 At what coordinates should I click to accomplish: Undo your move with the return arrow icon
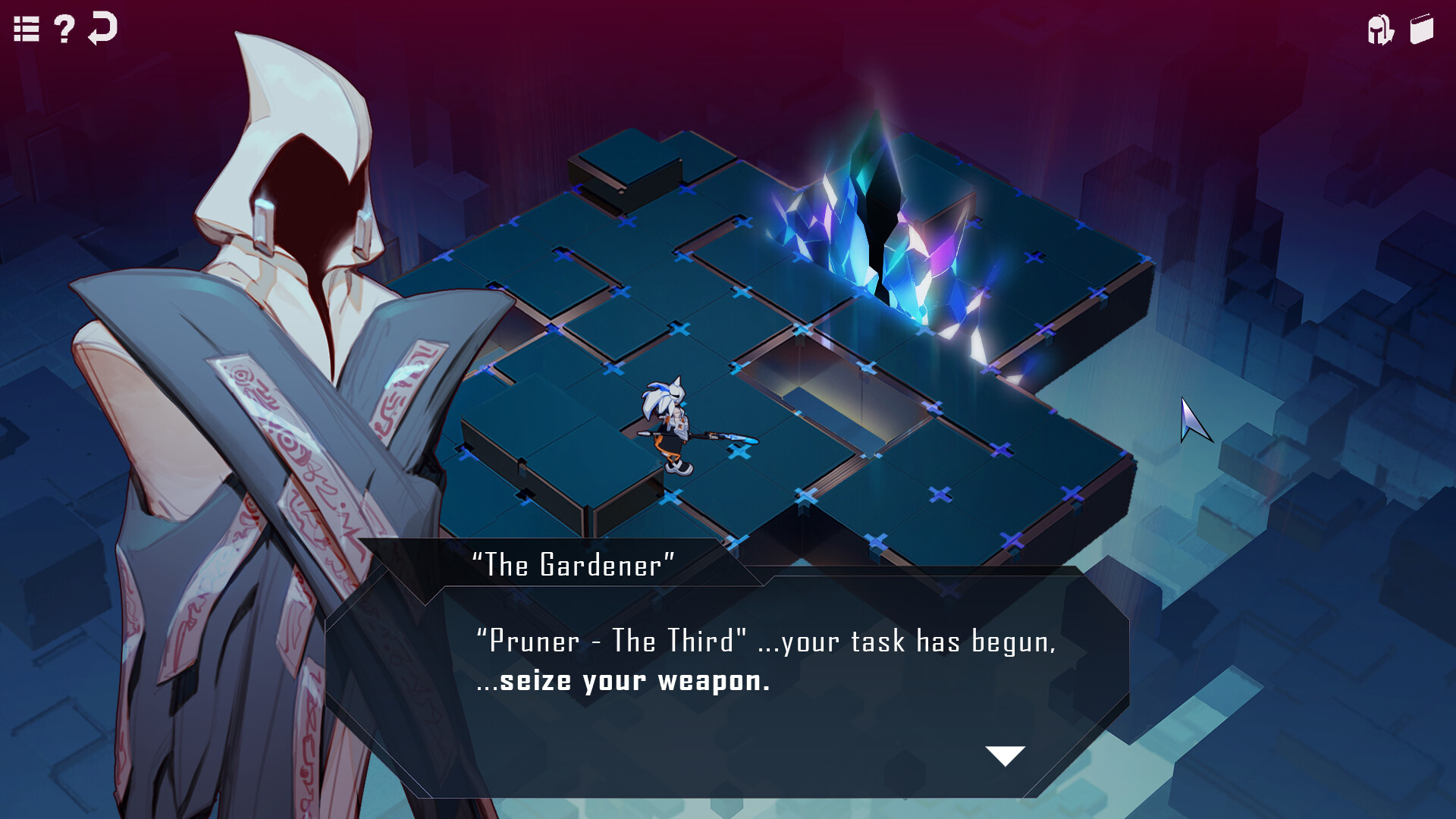[102, 29]
